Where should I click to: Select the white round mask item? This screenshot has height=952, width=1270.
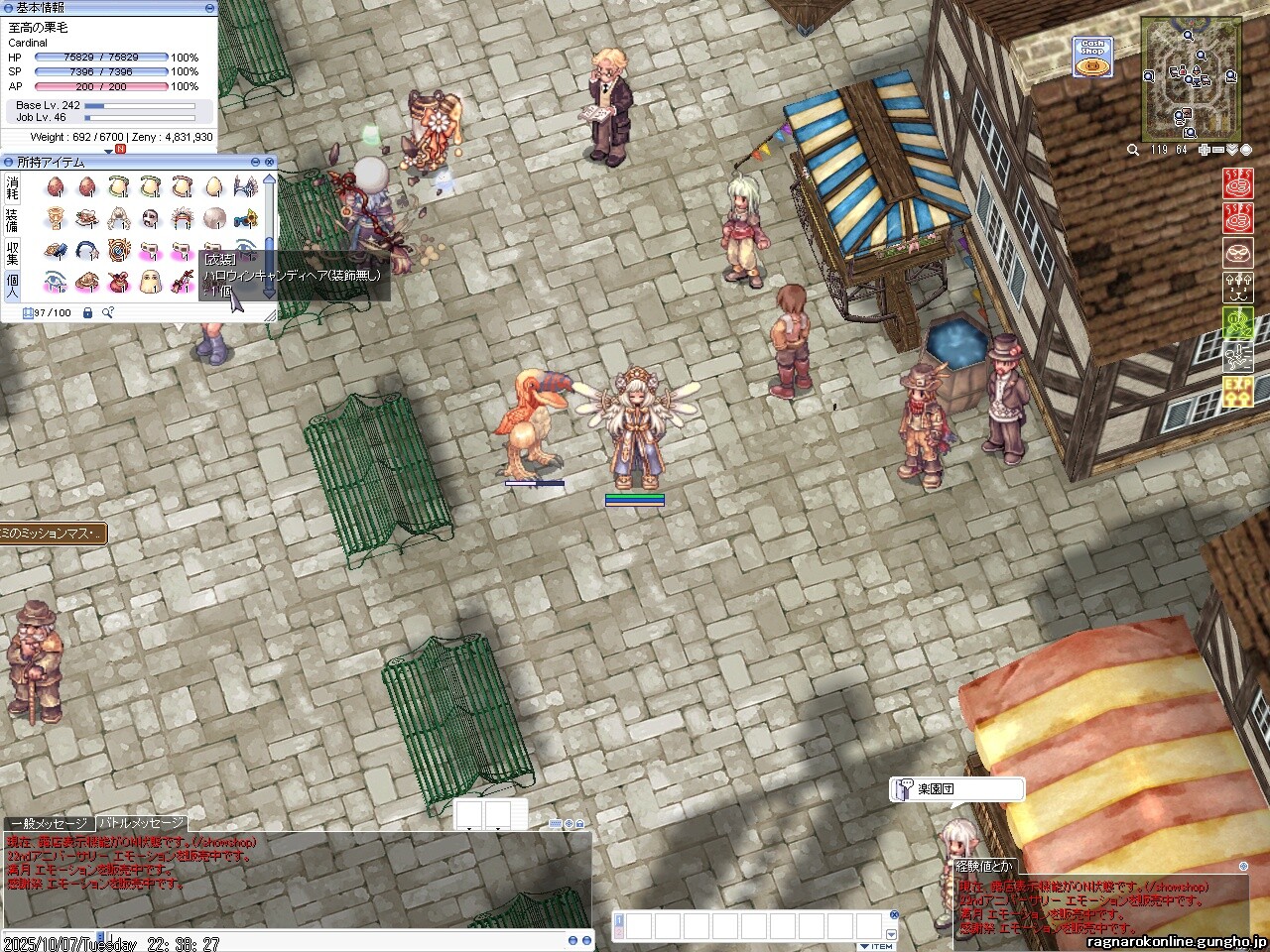(150, 218)
